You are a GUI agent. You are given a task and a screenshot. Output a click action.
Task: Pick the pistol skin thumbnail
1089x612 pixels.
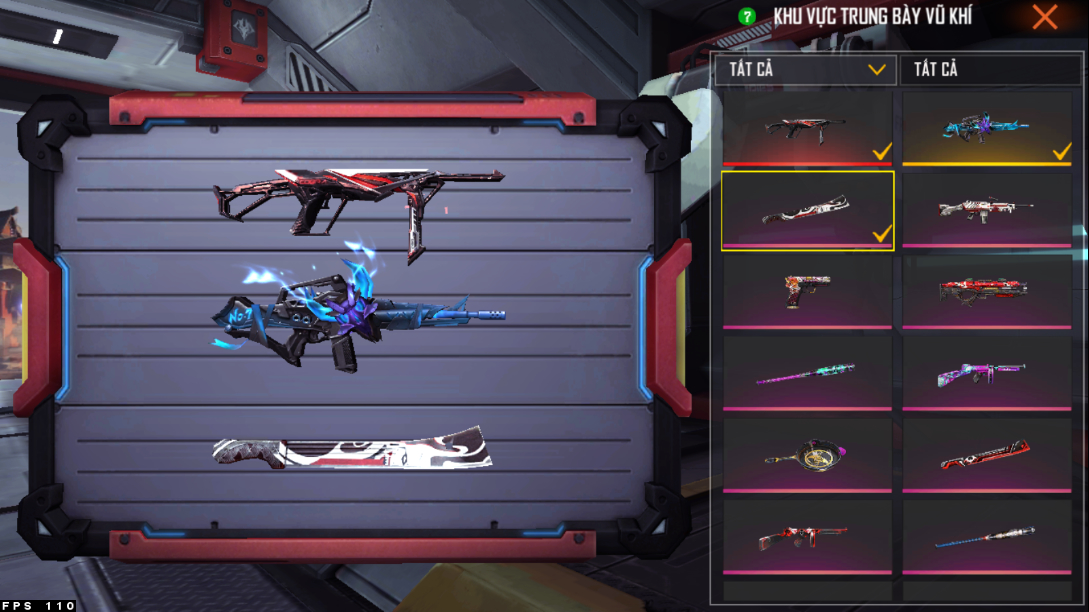pos(806,291)
